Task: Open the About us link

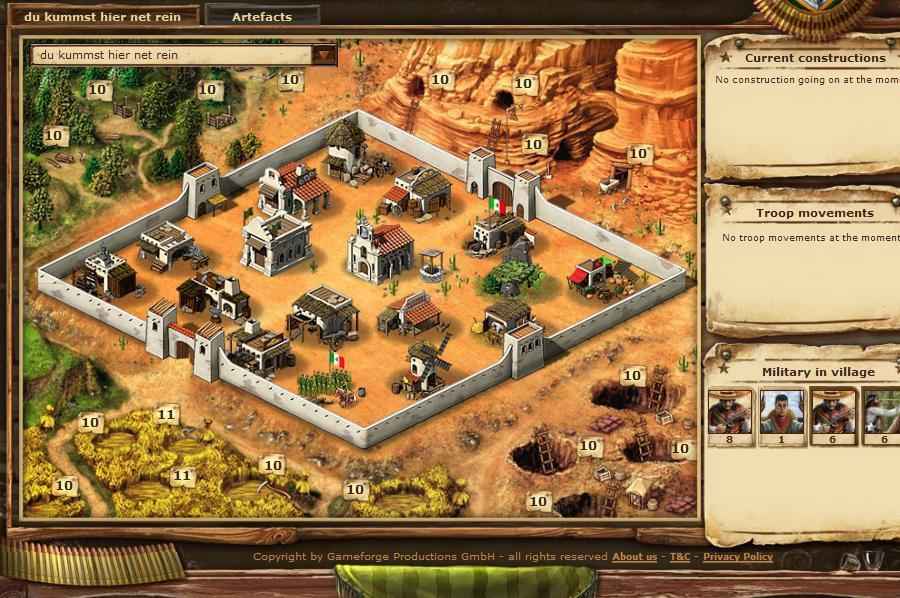Action: click(x=634, y=557)
